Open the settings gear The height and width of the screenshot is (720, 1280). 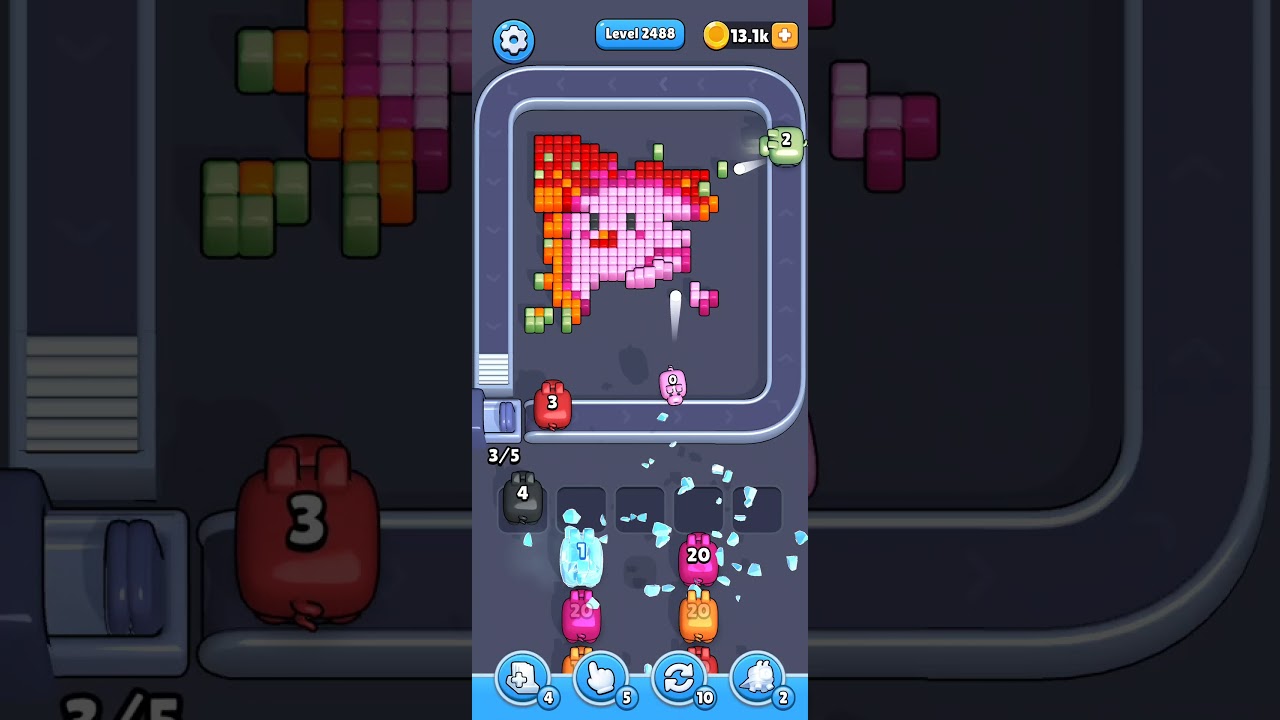(x=514, y=40)
